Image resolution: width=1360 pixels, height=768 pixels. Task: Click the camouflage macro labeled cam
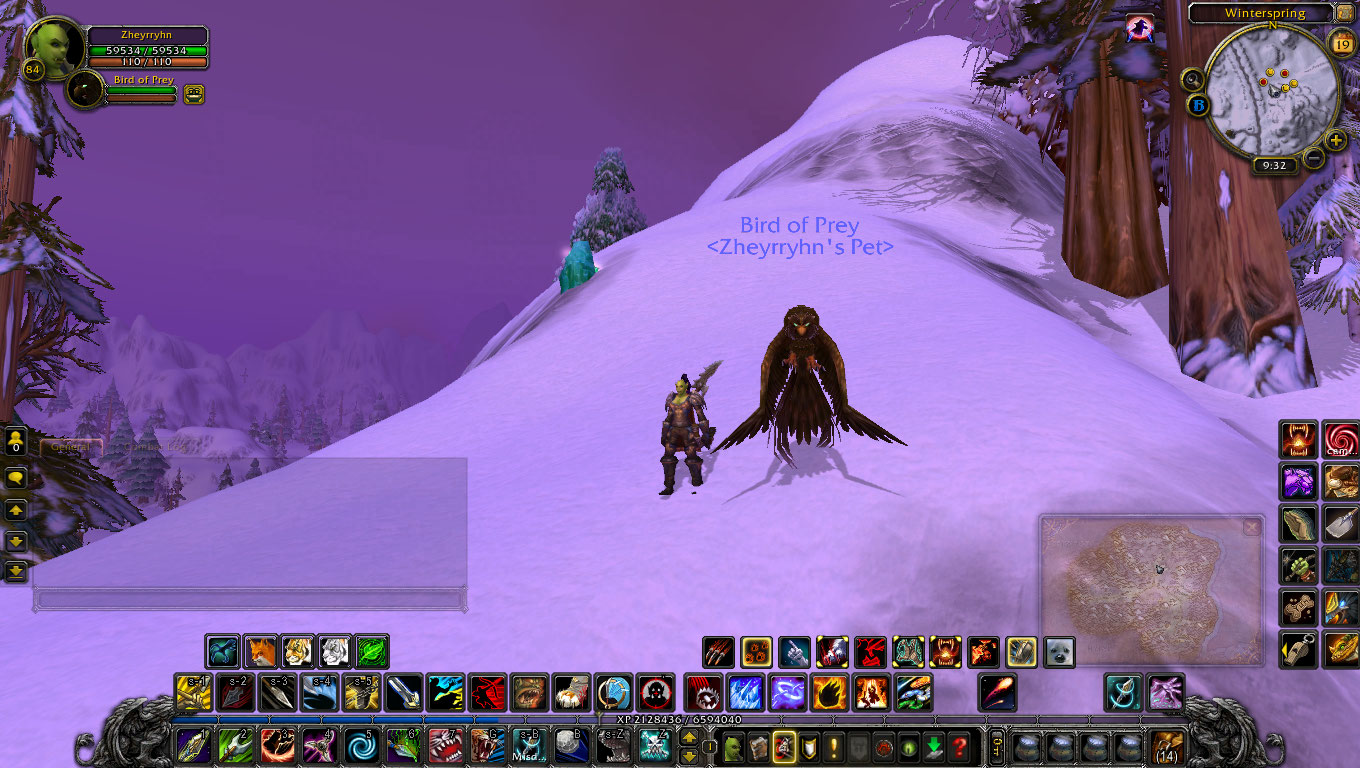1341,440
